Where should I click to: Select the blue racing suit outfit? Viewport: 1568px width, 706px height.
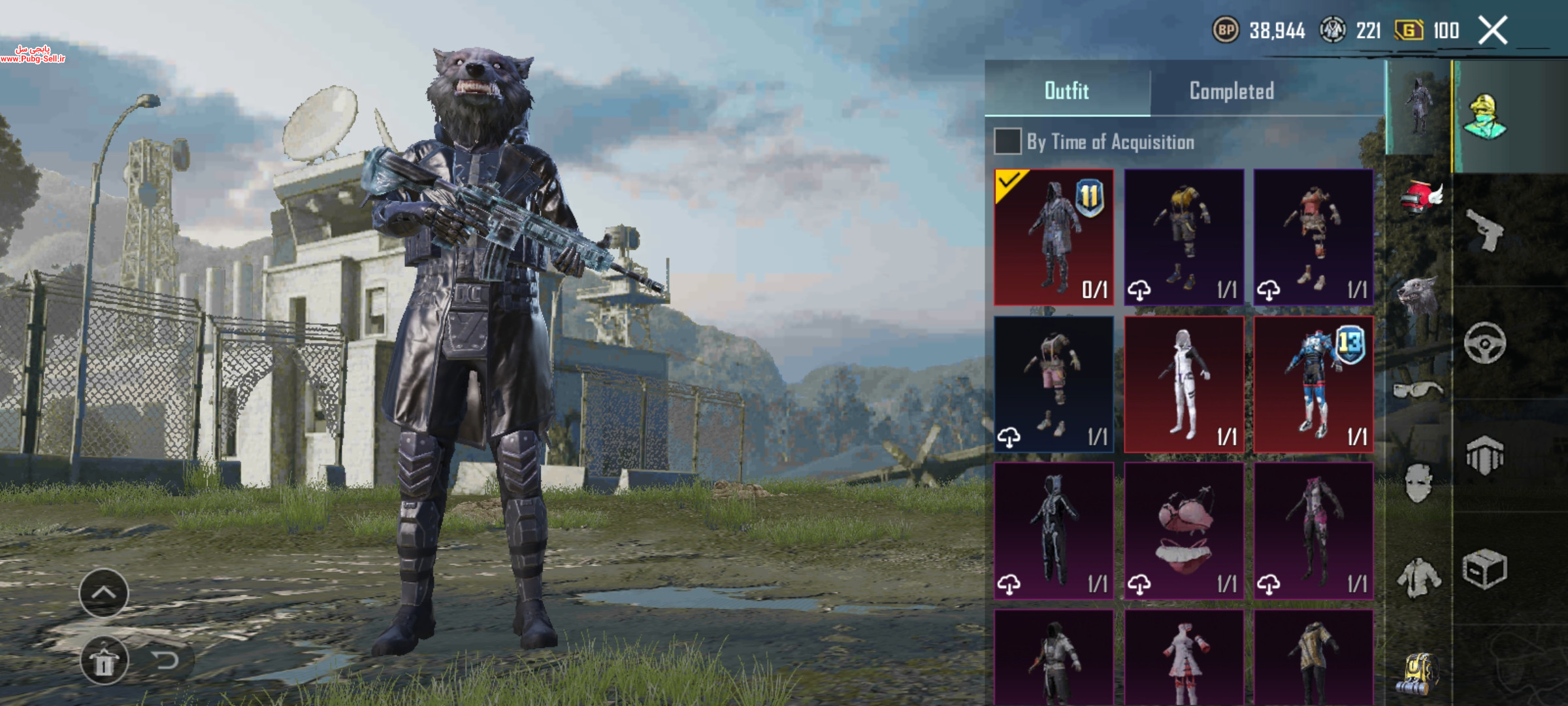1313,384
